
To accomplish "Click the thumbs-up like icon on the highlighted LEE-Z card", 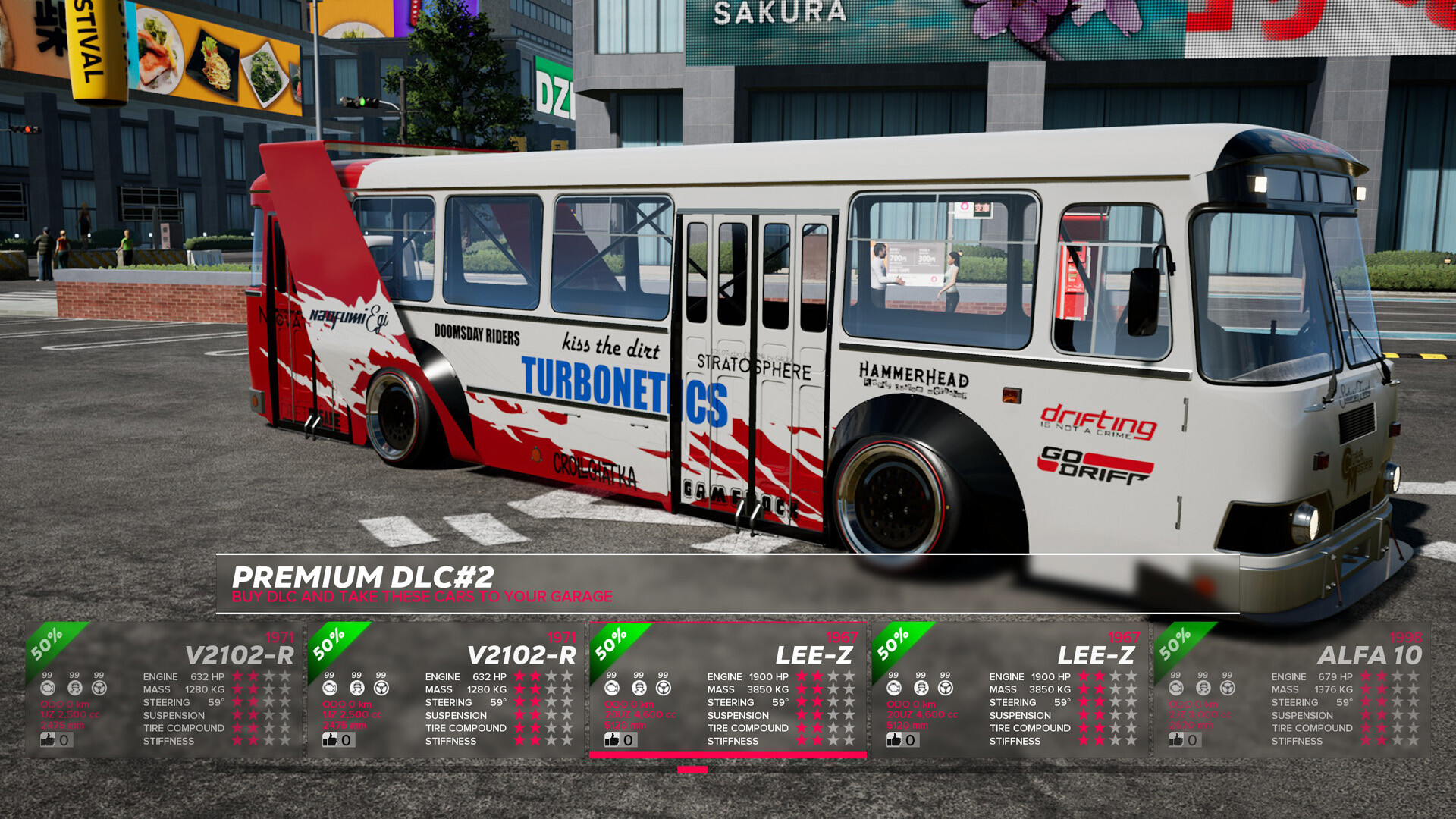I will point(613,740).
